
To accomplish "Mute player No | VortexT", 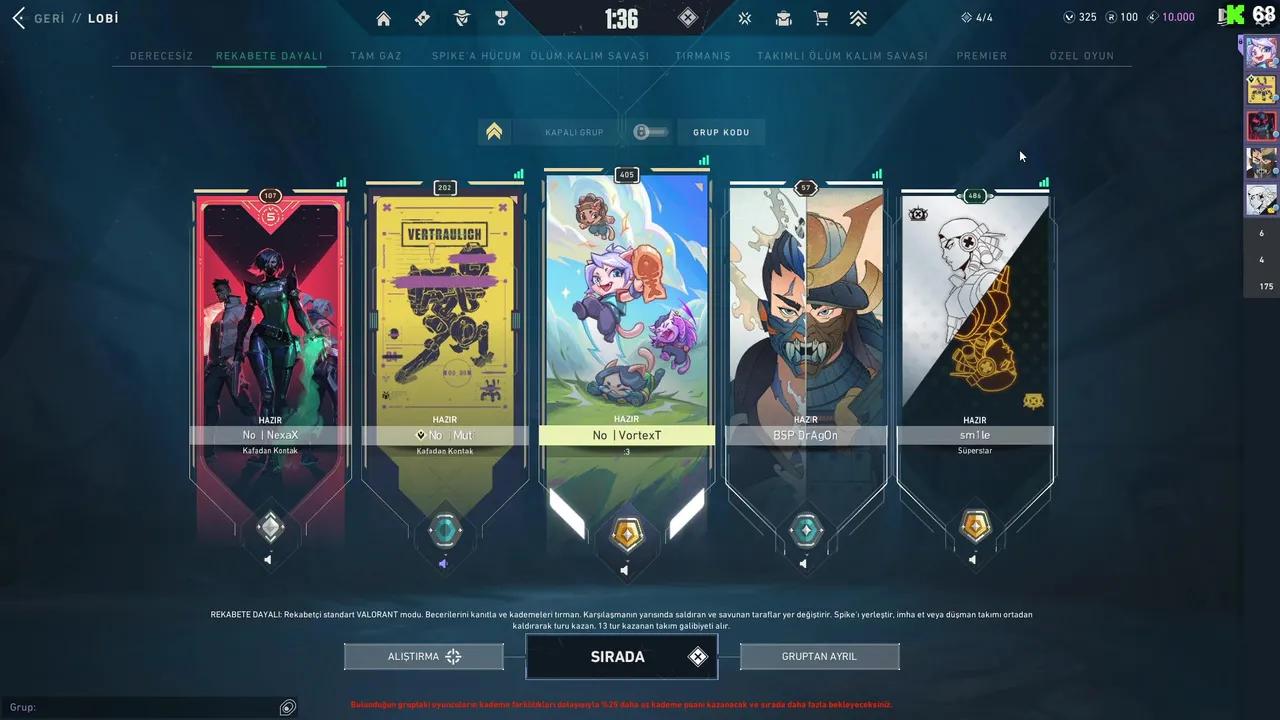I will (x=624, y=570).
